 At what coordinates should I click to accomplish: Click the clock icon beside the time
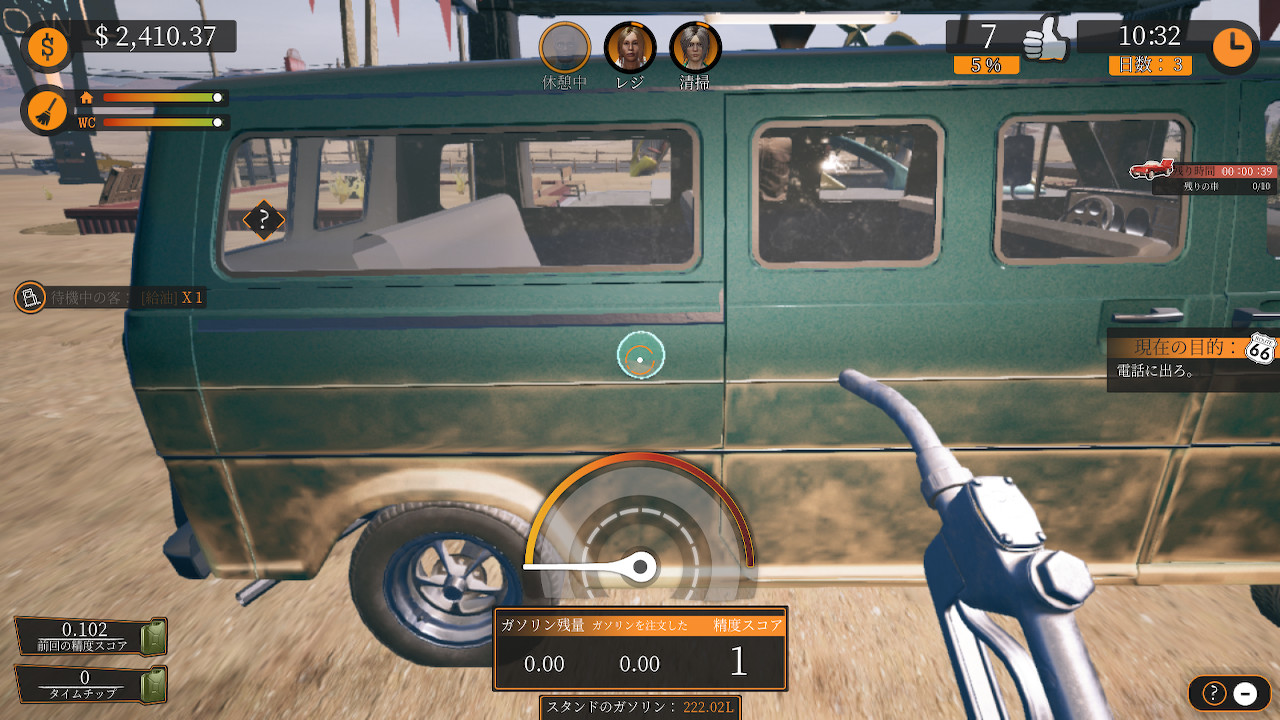point(1232,46)
